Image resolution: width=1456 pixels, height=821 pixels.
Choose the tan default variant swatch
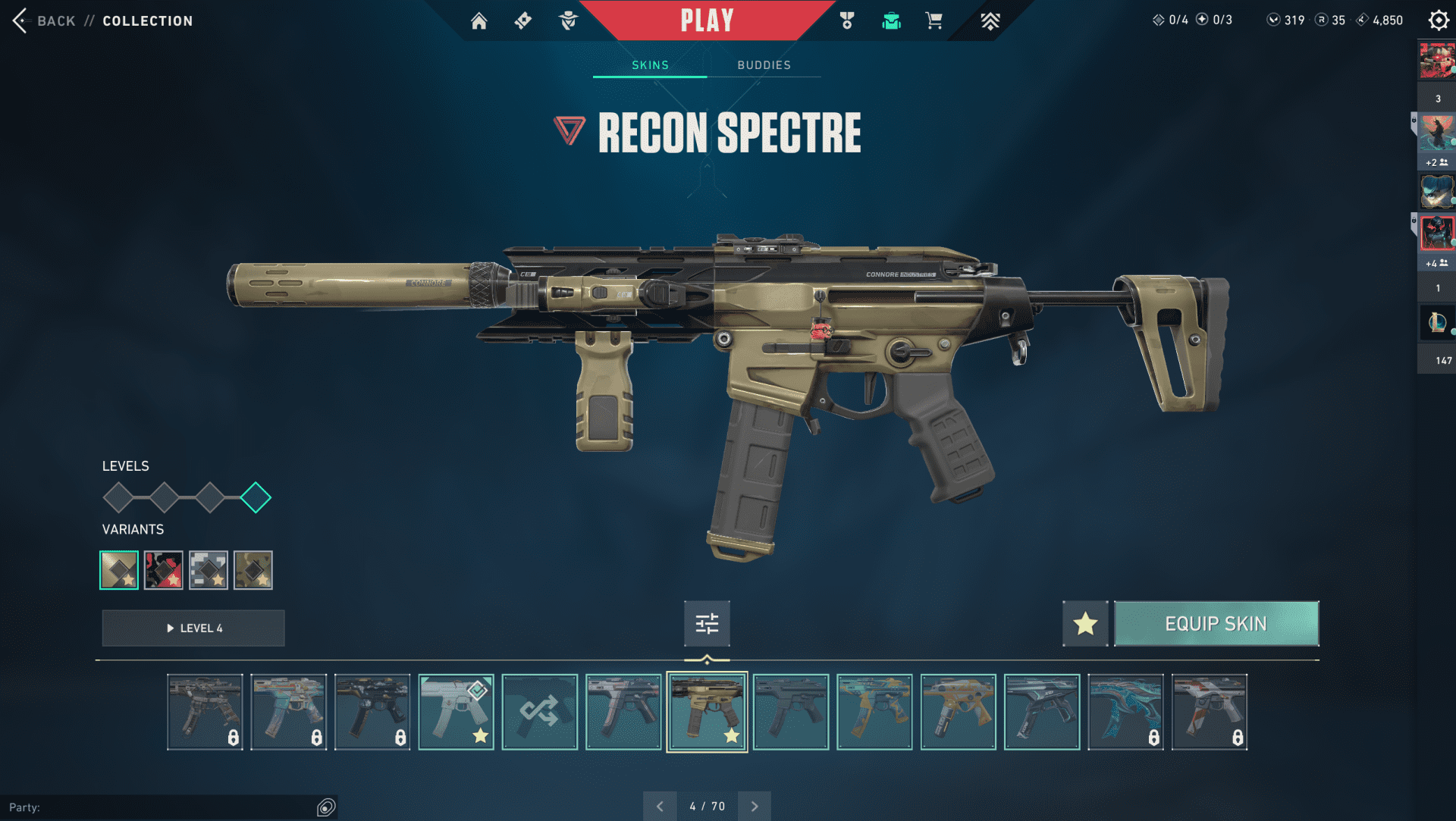point(119,570)
